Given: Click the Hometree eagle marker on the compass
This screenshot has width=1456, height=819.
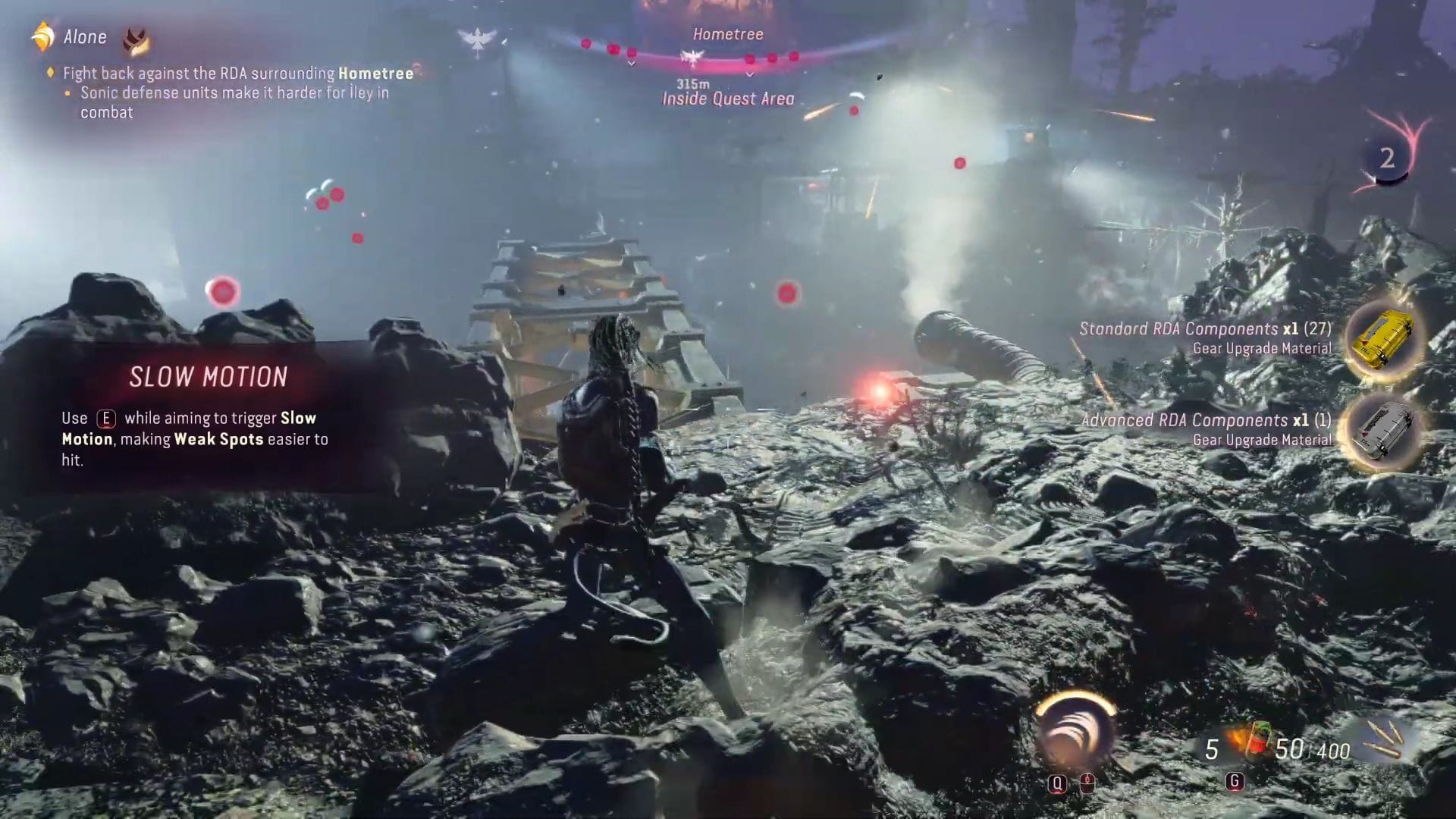Looking at the screenshot, I should tap(692, 57).
